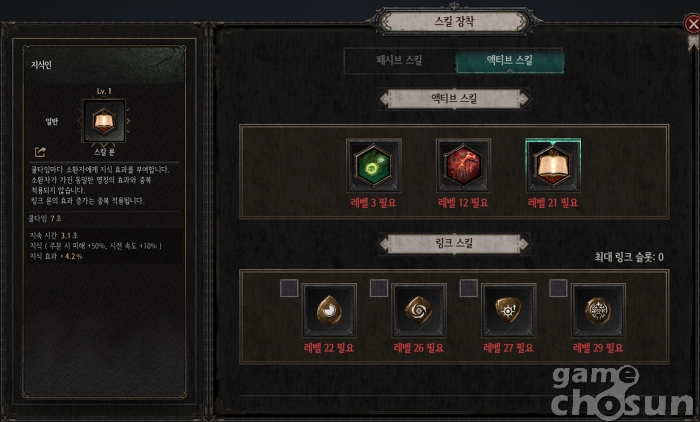Image resolution: width=700 pixels, height=422 pixels.
Task: Pick the level 29 circular sigil rune
Action: point(598,310)
